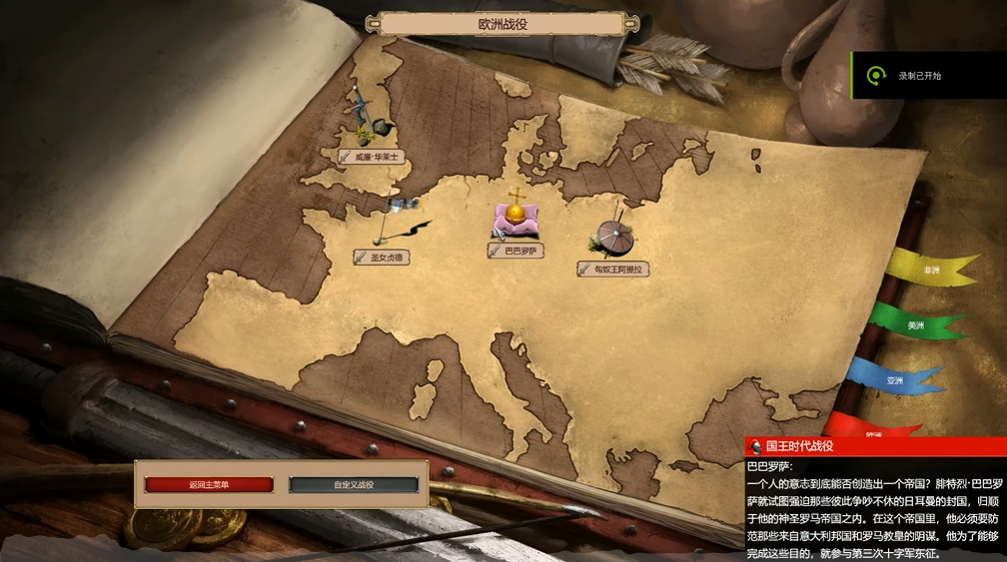Image resolution: width=1007 pixels, height=562 pixels.
Task: Click the red 返回主菜单 button
Action: (x=209, y=485)
